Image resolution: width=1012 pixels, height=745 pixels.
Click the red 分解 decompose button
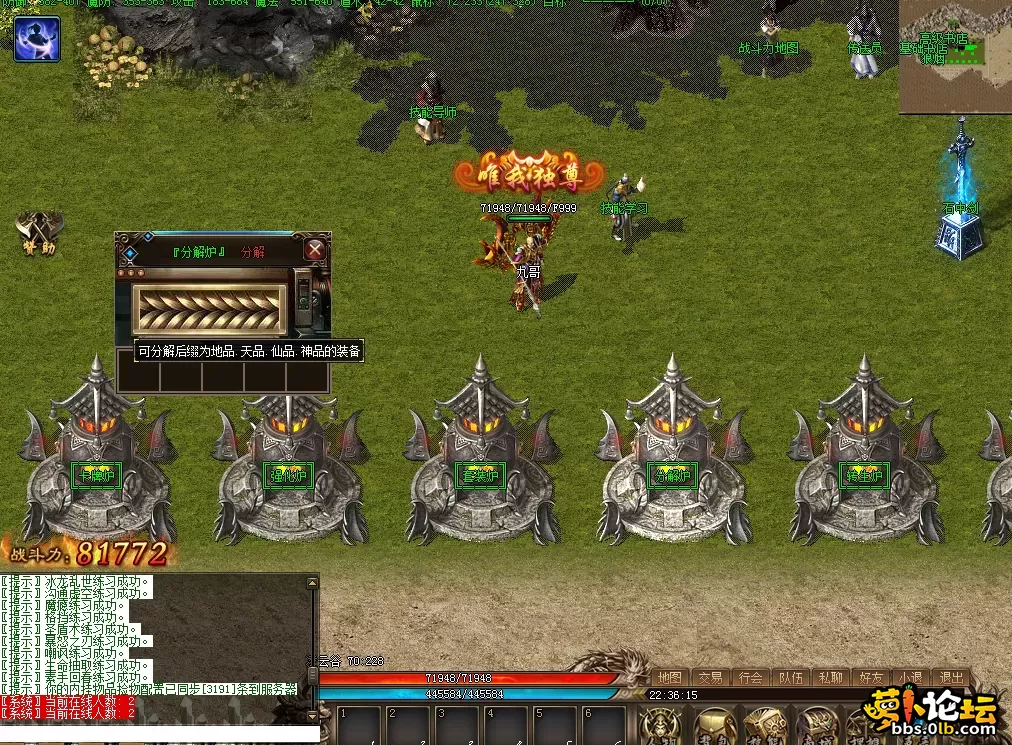coord(253,252)
